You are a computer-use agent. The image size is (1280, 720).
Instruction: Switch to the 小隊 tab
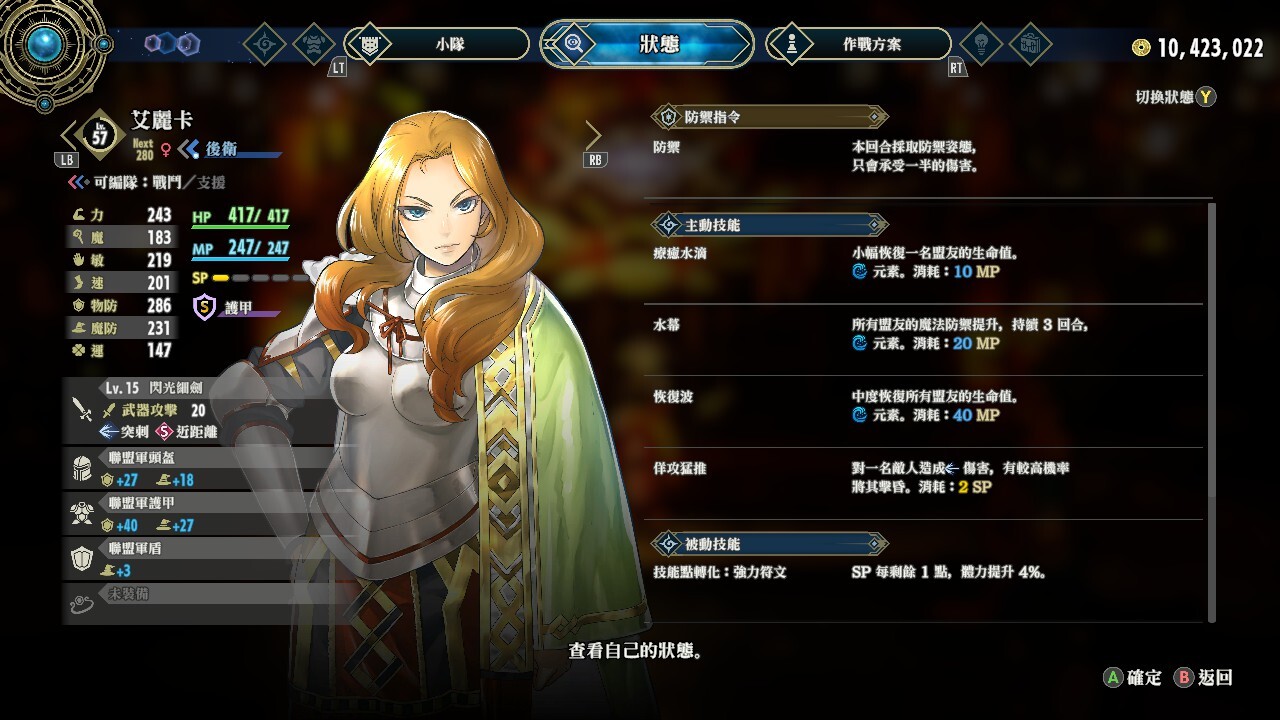(437, 44)
